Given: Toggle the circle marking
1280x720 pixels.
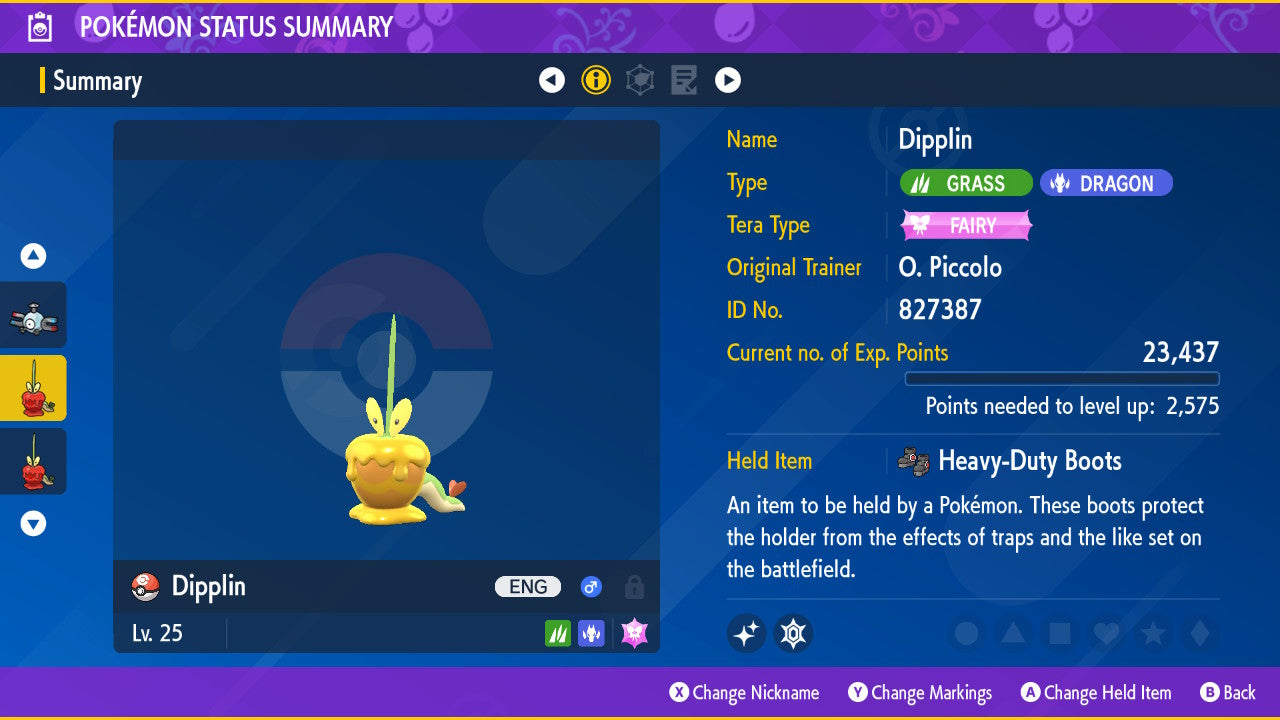Looking at the screenshot, I should click(x=966, y=634).
